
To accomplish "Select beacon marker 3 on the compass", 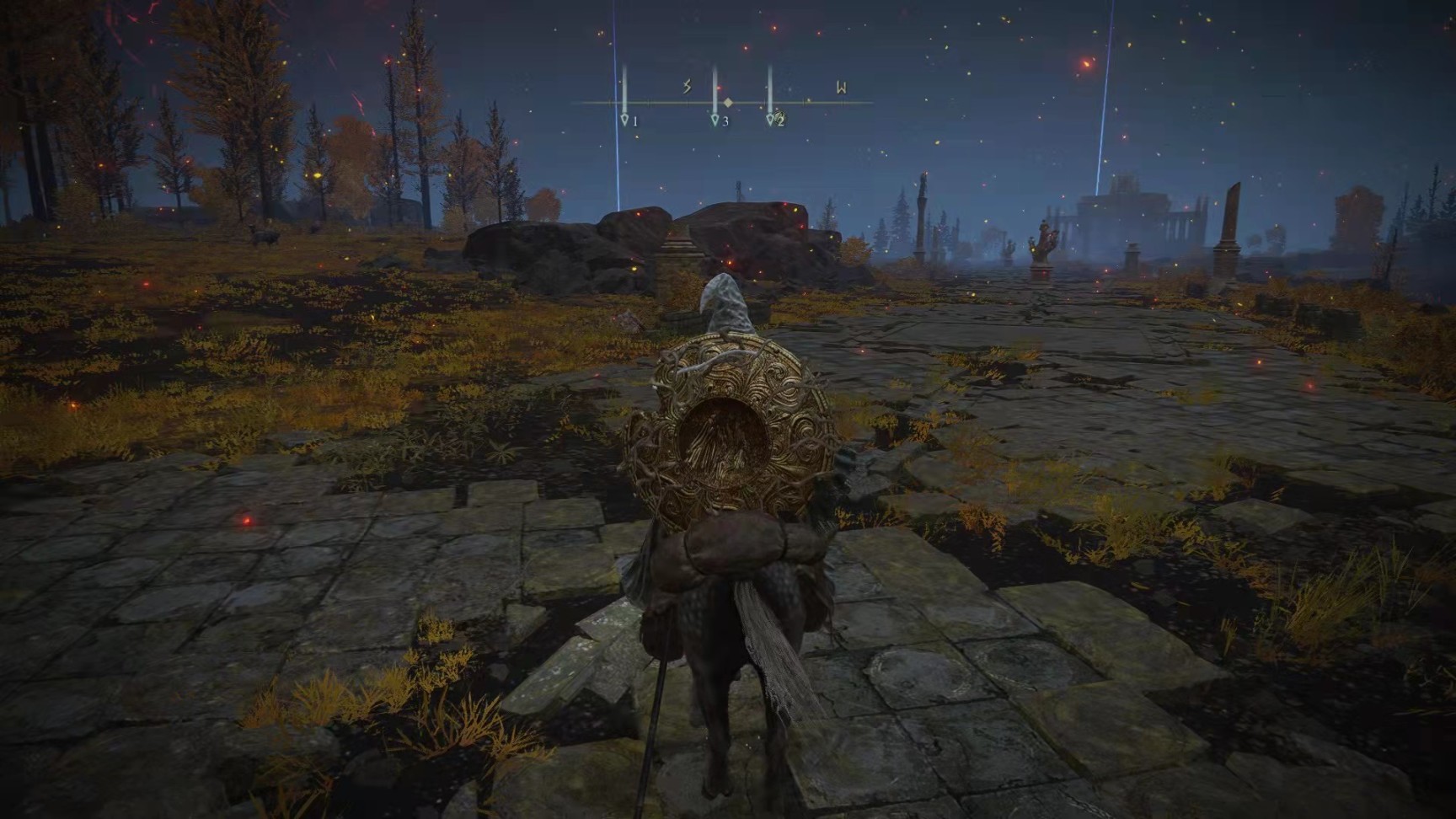I will click(715, 120).
